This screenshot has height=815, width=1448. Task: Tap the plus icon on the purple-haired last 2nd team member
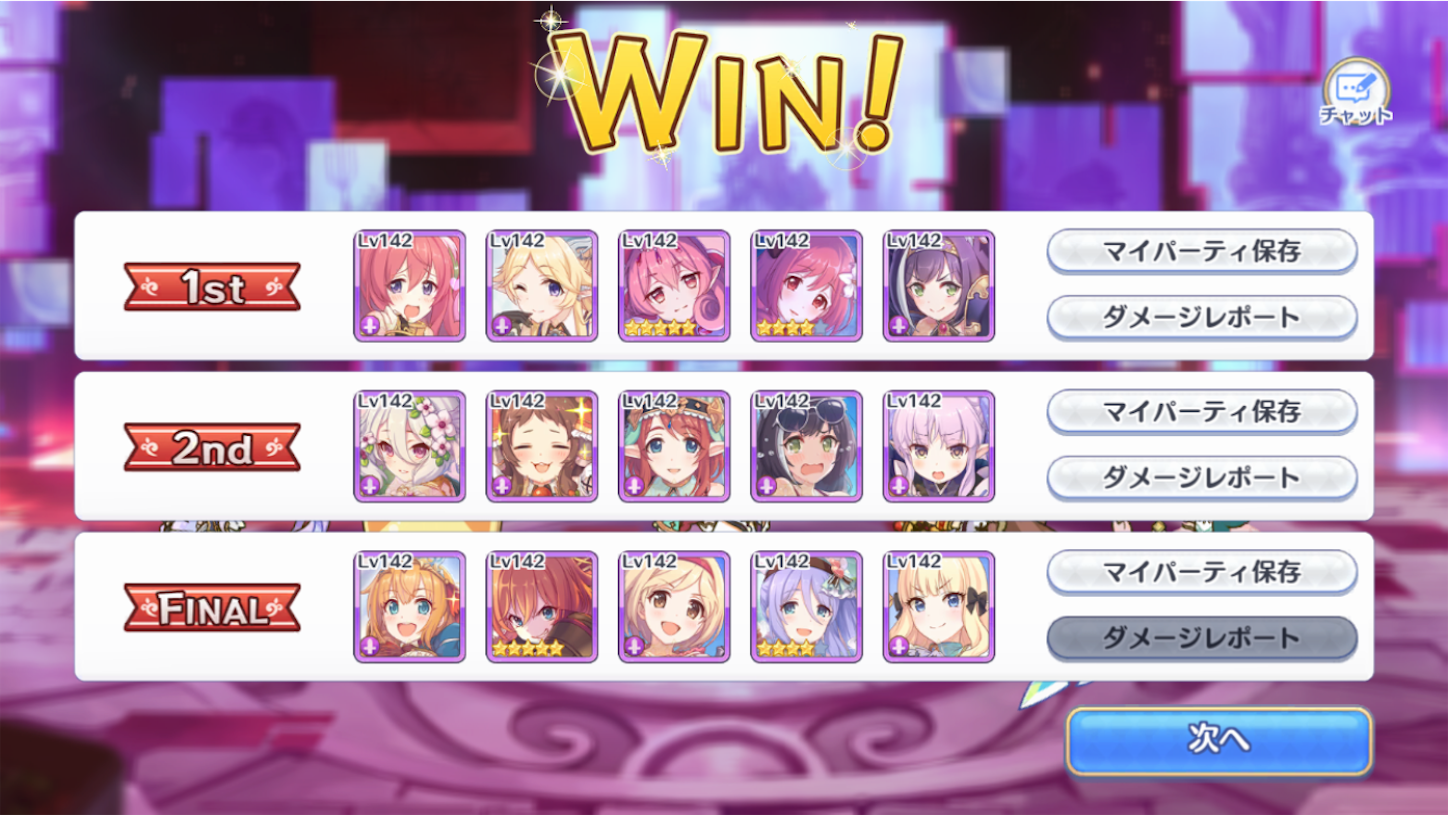click(900, 487)
